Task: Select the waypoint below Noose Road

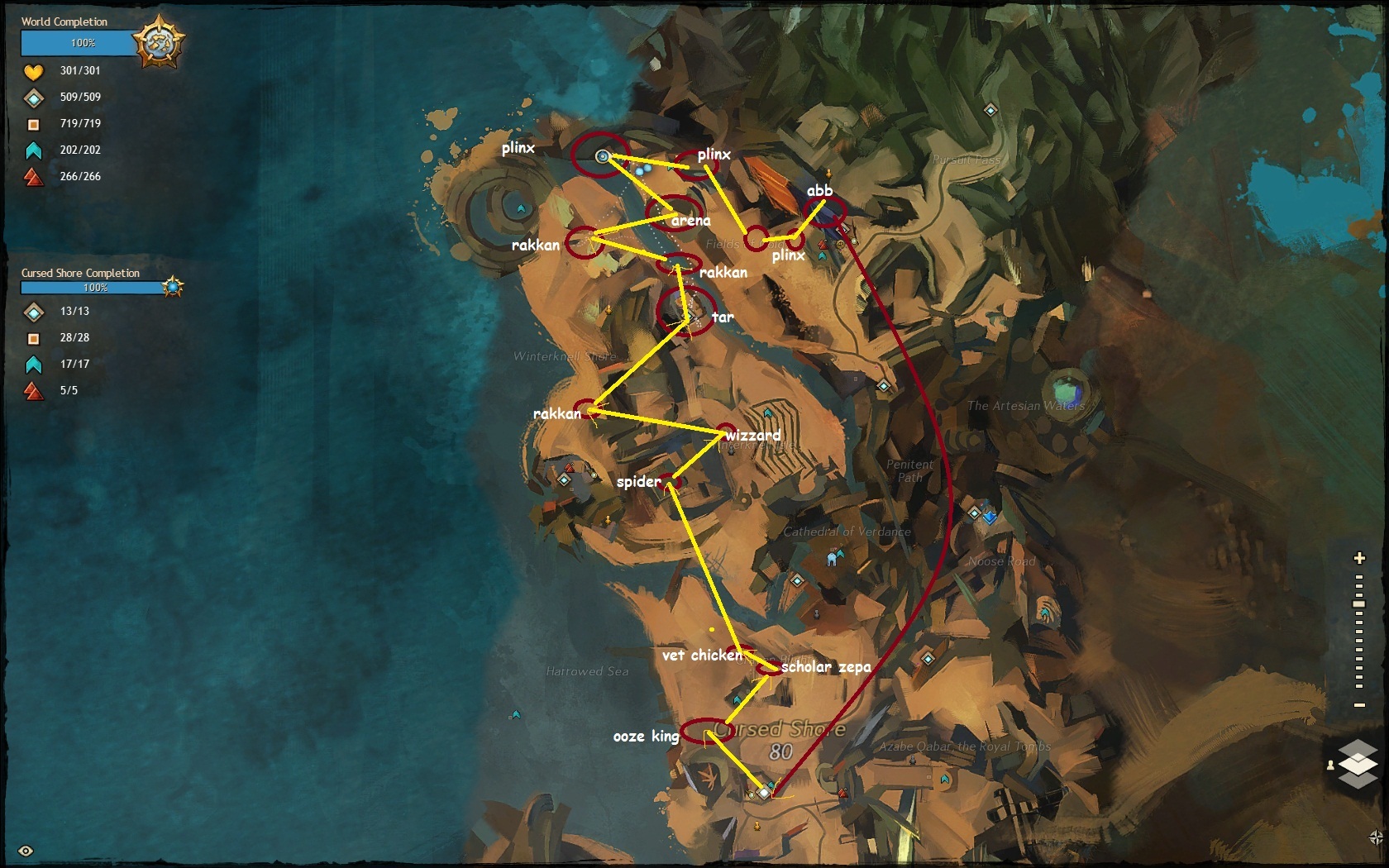Action: (x=928, y=659)
